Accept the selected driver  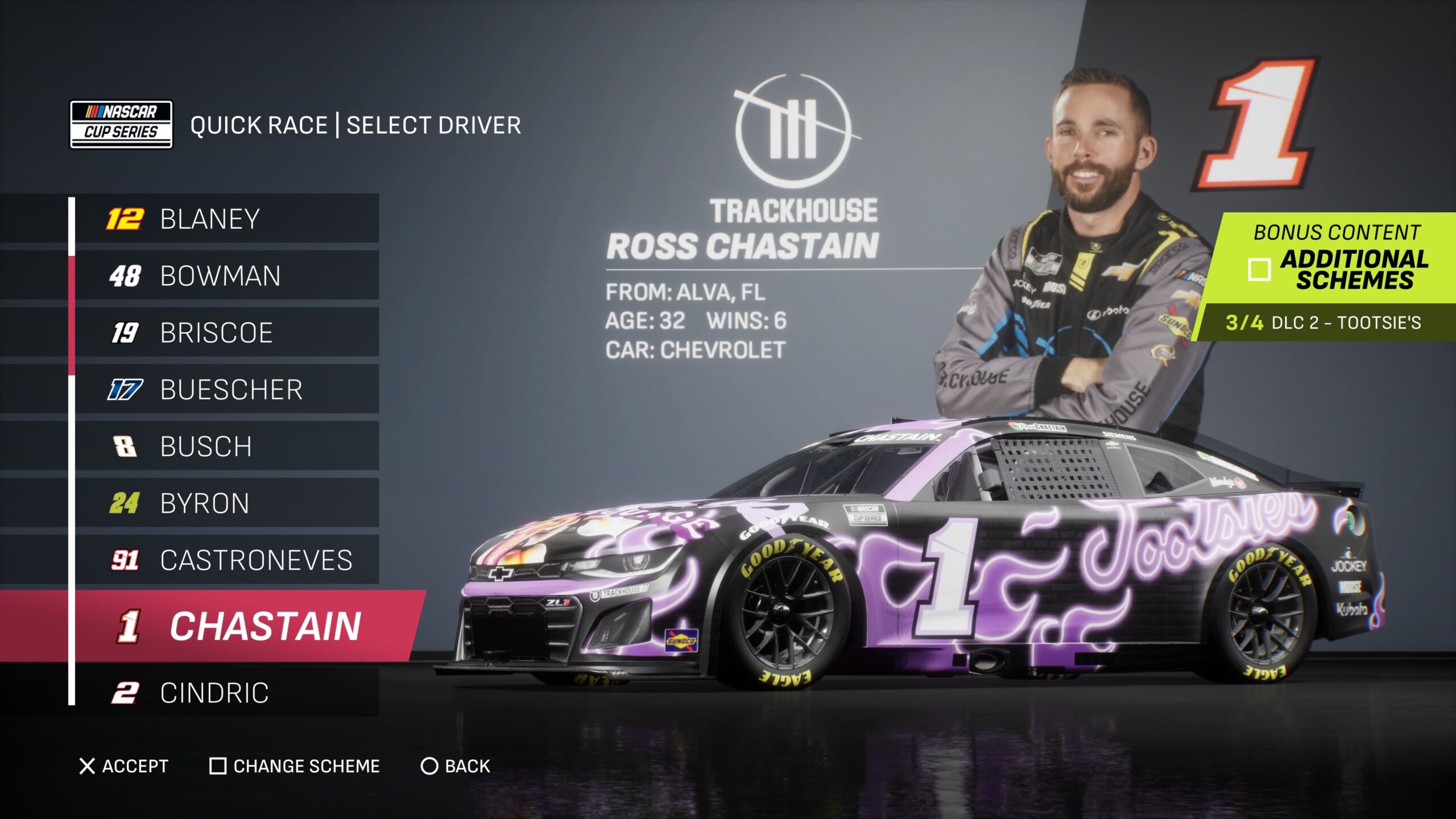click(x=123, y=766)
